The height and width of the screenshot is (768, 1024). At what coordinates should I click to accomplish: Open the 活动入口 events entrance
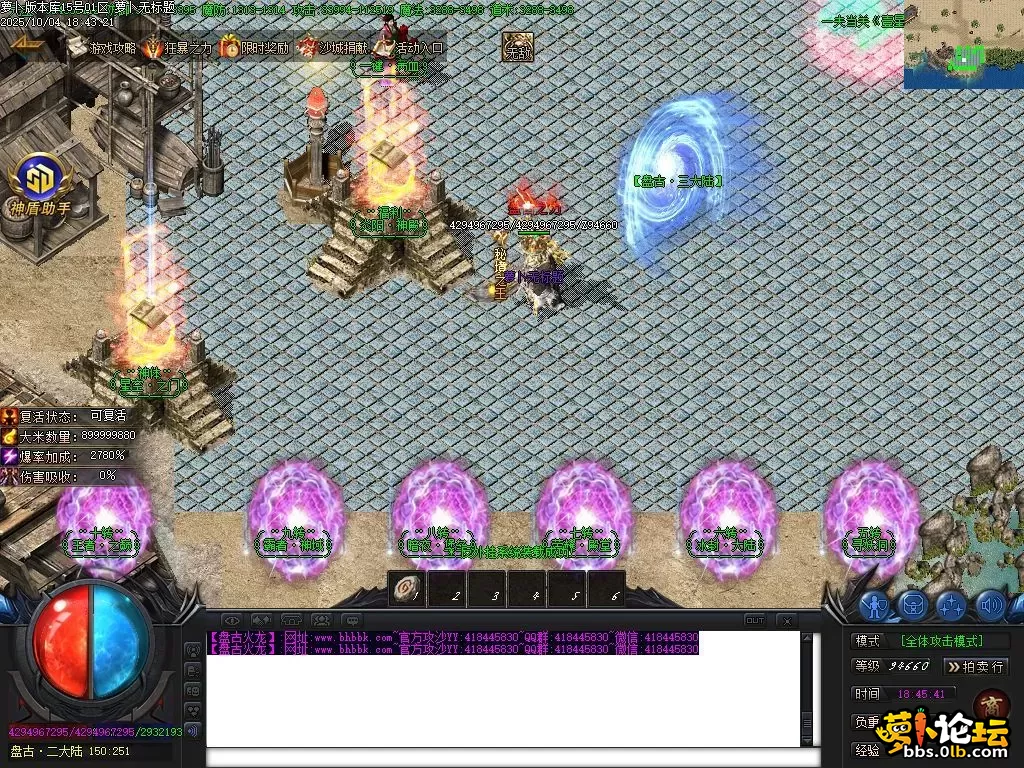(409, 47)
